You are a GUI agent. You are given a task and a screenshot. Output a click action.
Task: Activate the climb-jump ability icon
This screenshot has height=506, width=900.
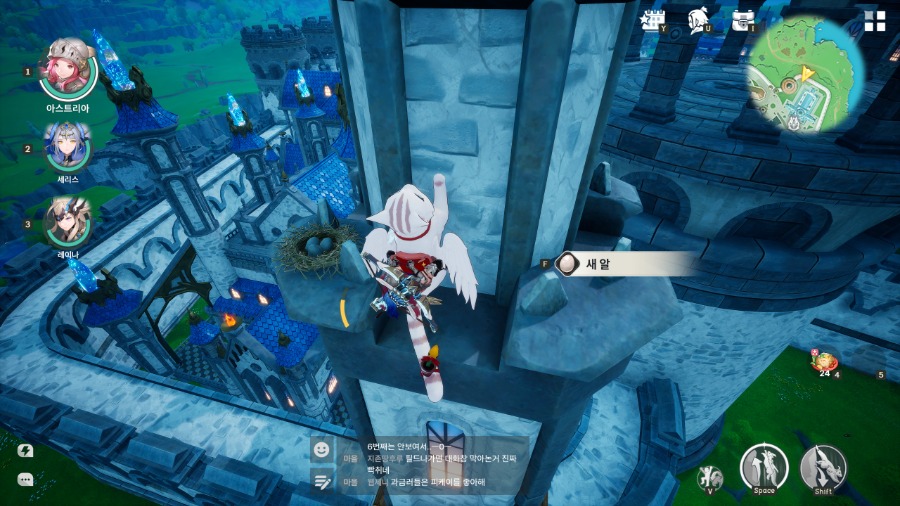tap(764, 467)
